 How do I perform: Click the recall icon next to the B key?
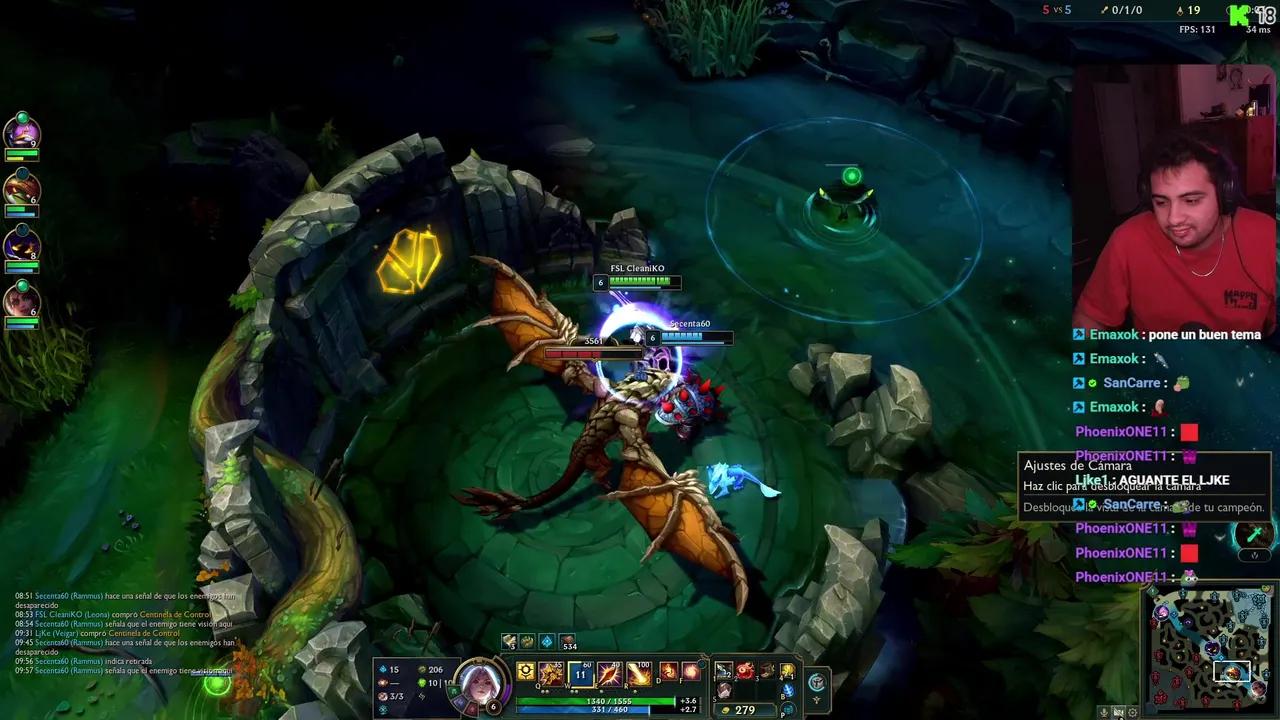(788, 693)
